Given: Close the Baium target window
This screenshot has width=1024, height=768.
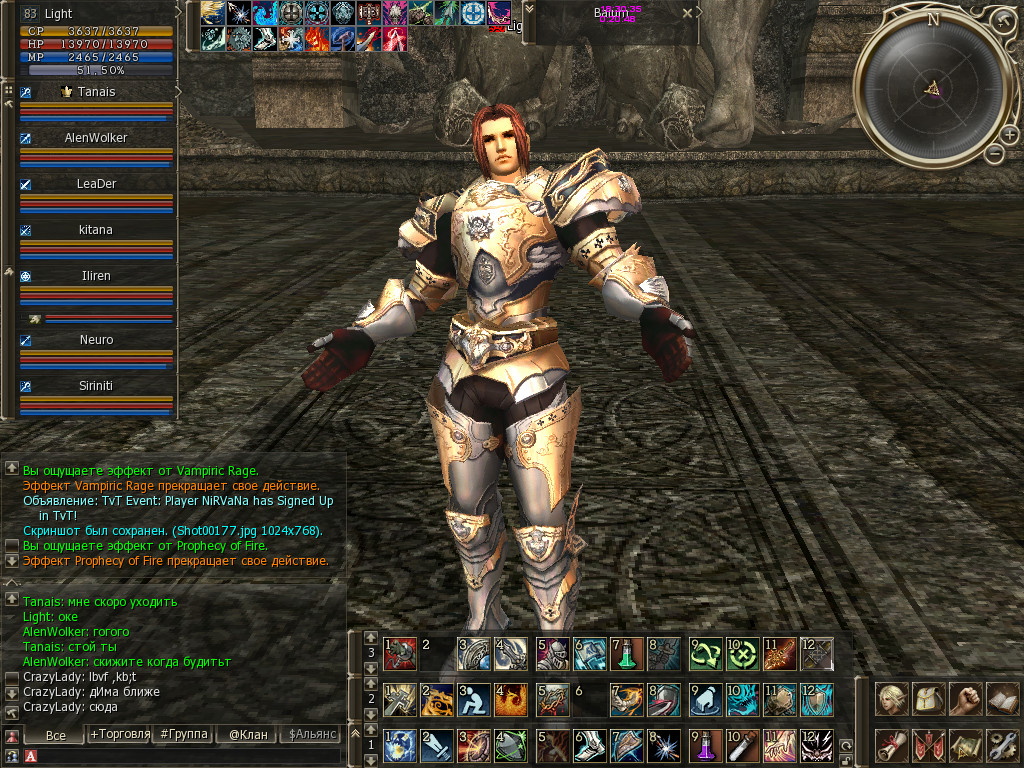Looking at the screenshot, I should (687, 14).
